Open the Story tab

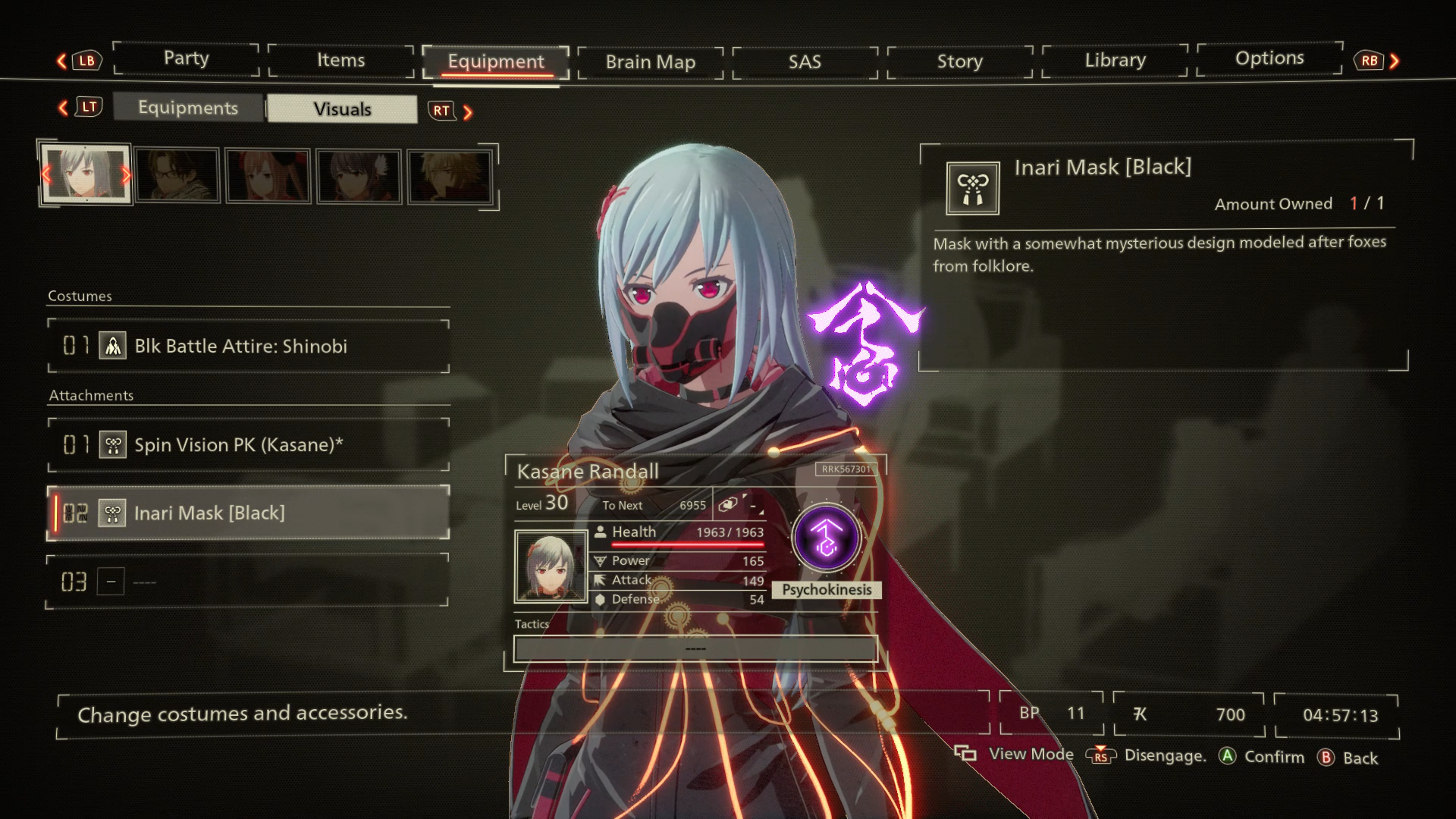[959, 61]
